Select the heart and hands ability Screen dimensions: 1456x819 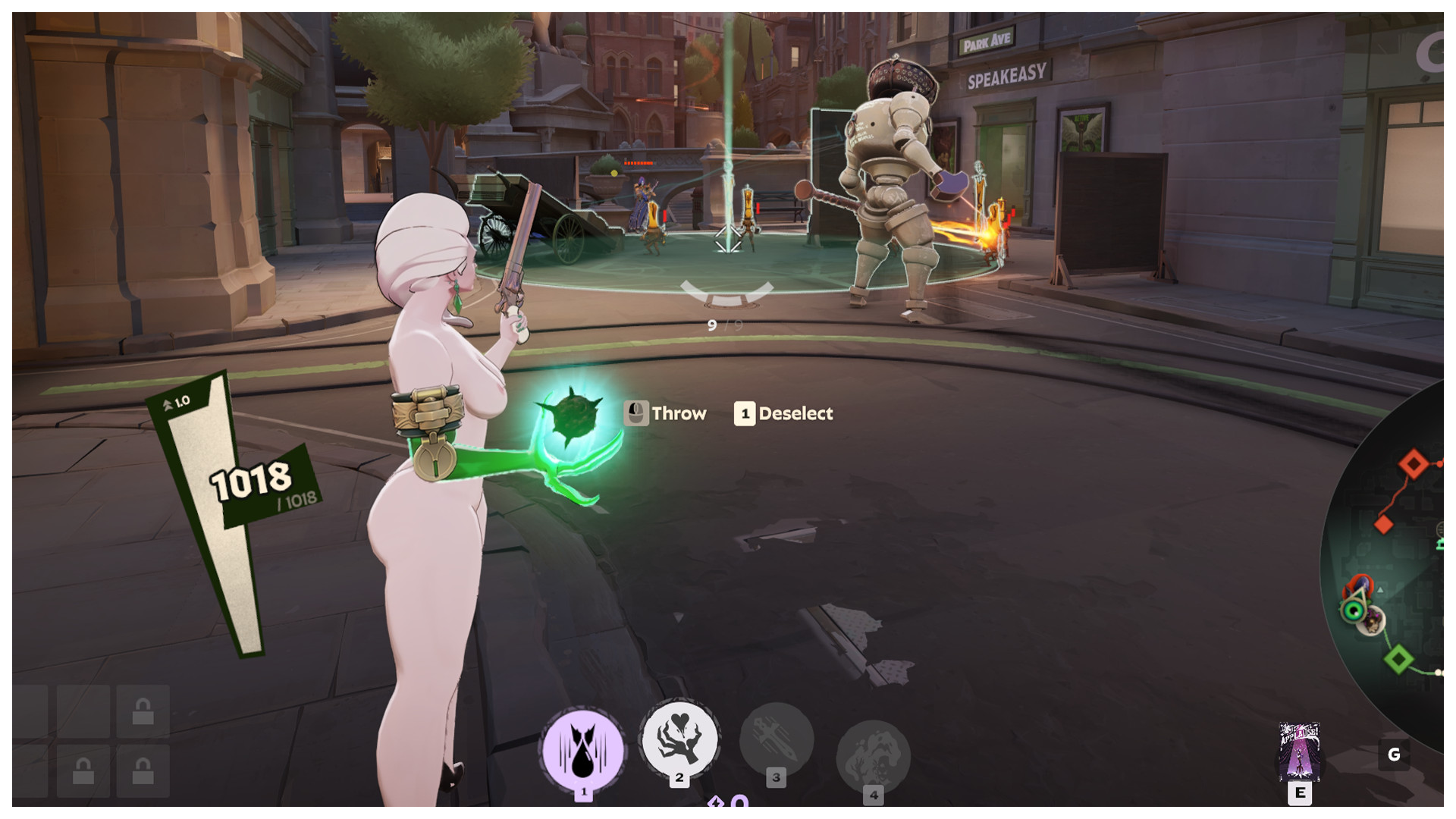[679, 738]
